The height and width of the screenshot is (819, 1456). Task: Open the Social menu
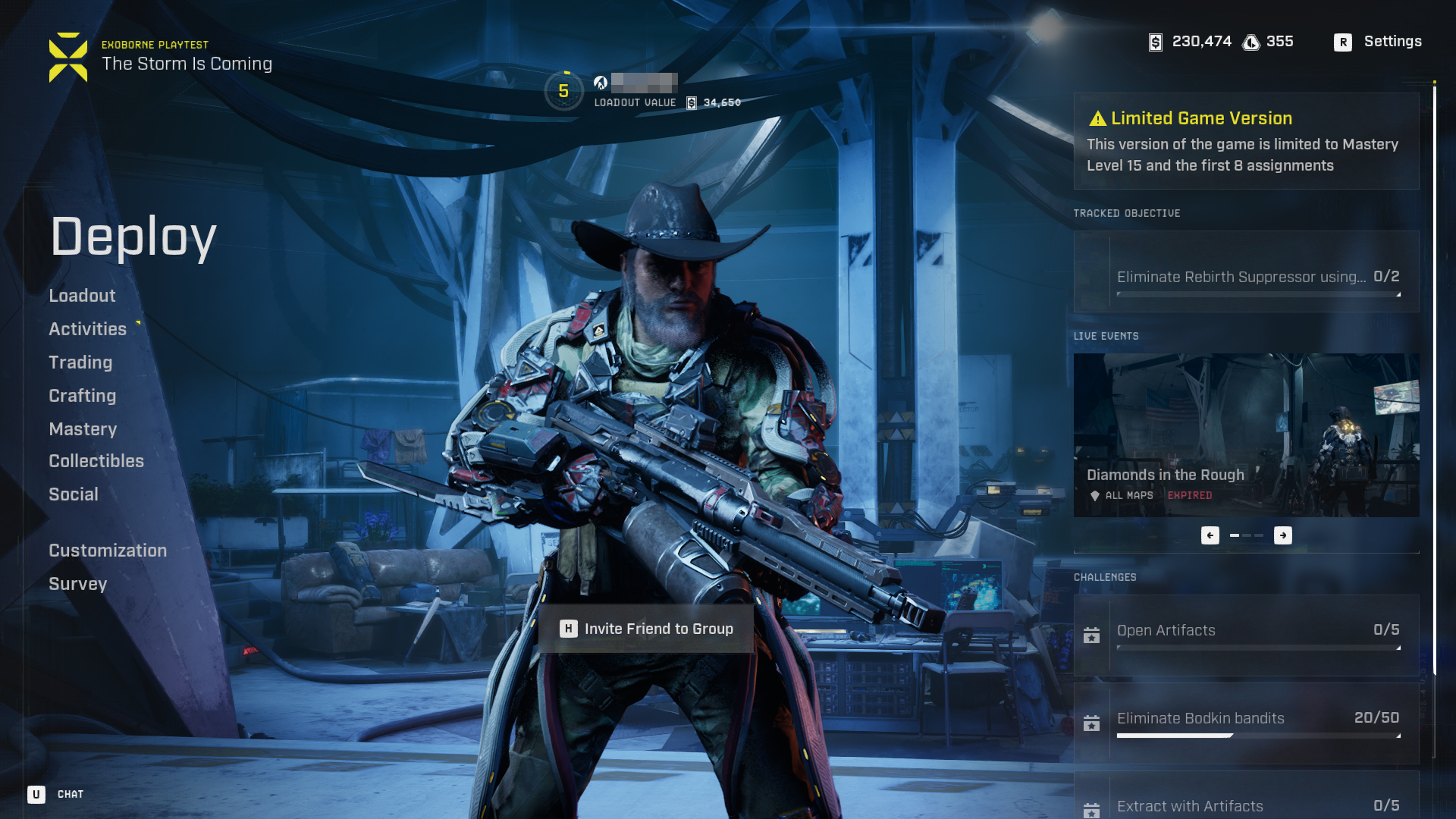coord(74,494)
